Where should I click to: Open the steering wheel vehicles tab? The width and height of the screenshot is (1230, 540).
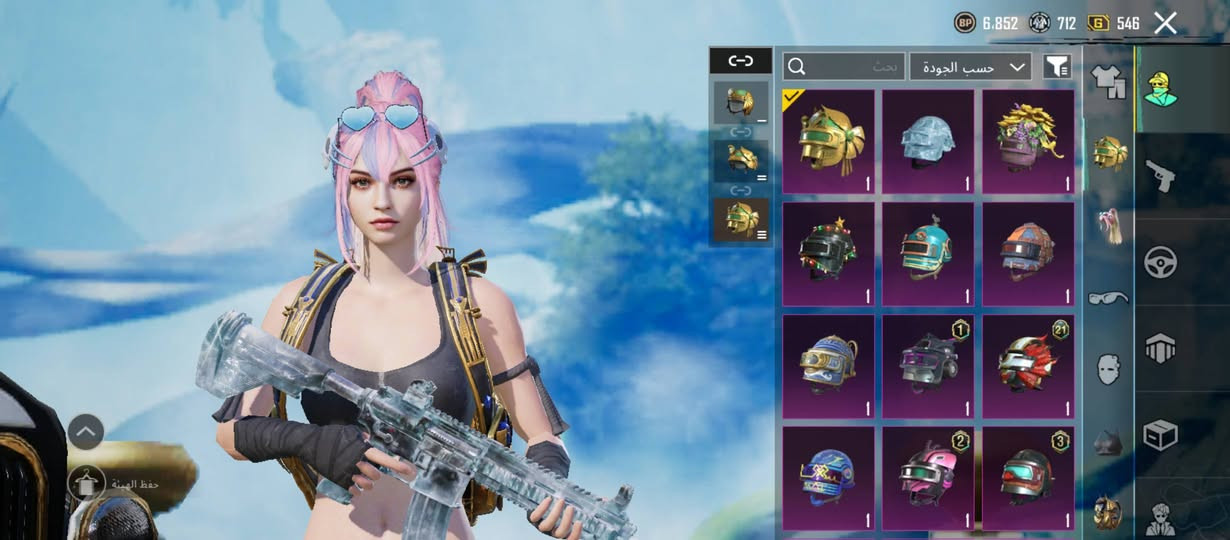(1160, 262)
